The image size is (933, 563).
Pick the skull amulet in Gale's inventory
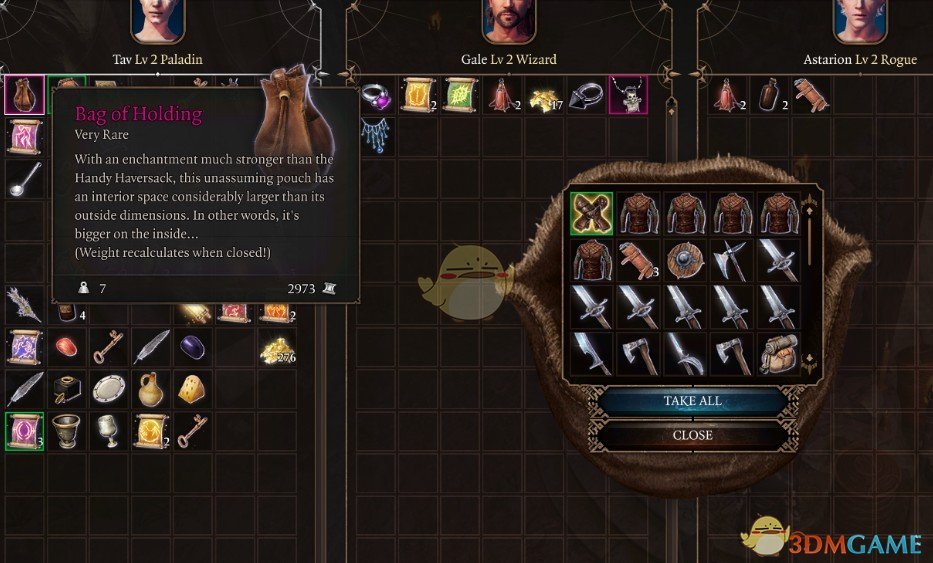[629, 95]
